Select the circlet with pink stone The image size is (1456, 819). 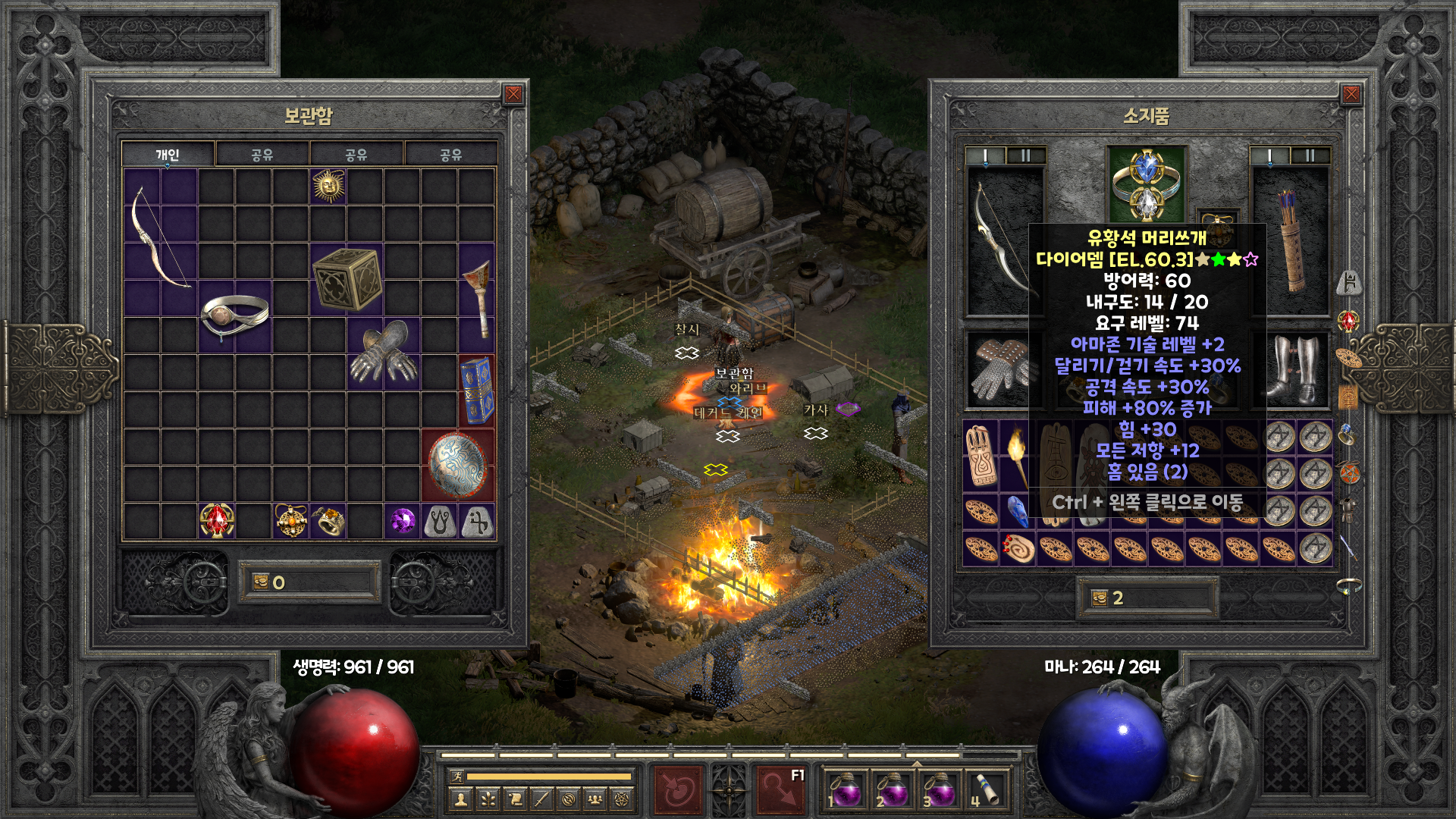tap(235, 316)
